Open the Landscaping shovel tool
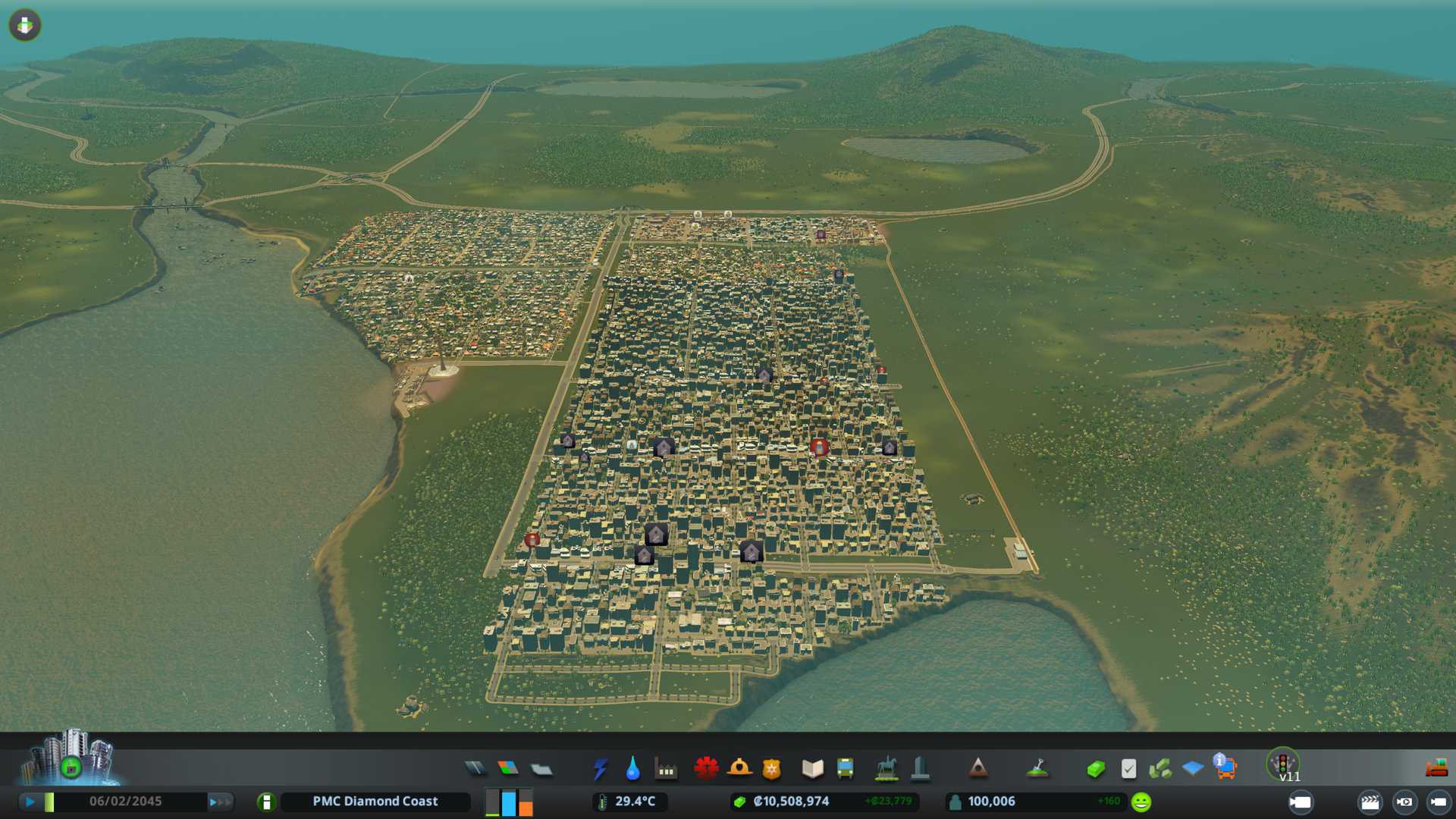Screen dimensions: 1456x819 tap(1037, 769)
